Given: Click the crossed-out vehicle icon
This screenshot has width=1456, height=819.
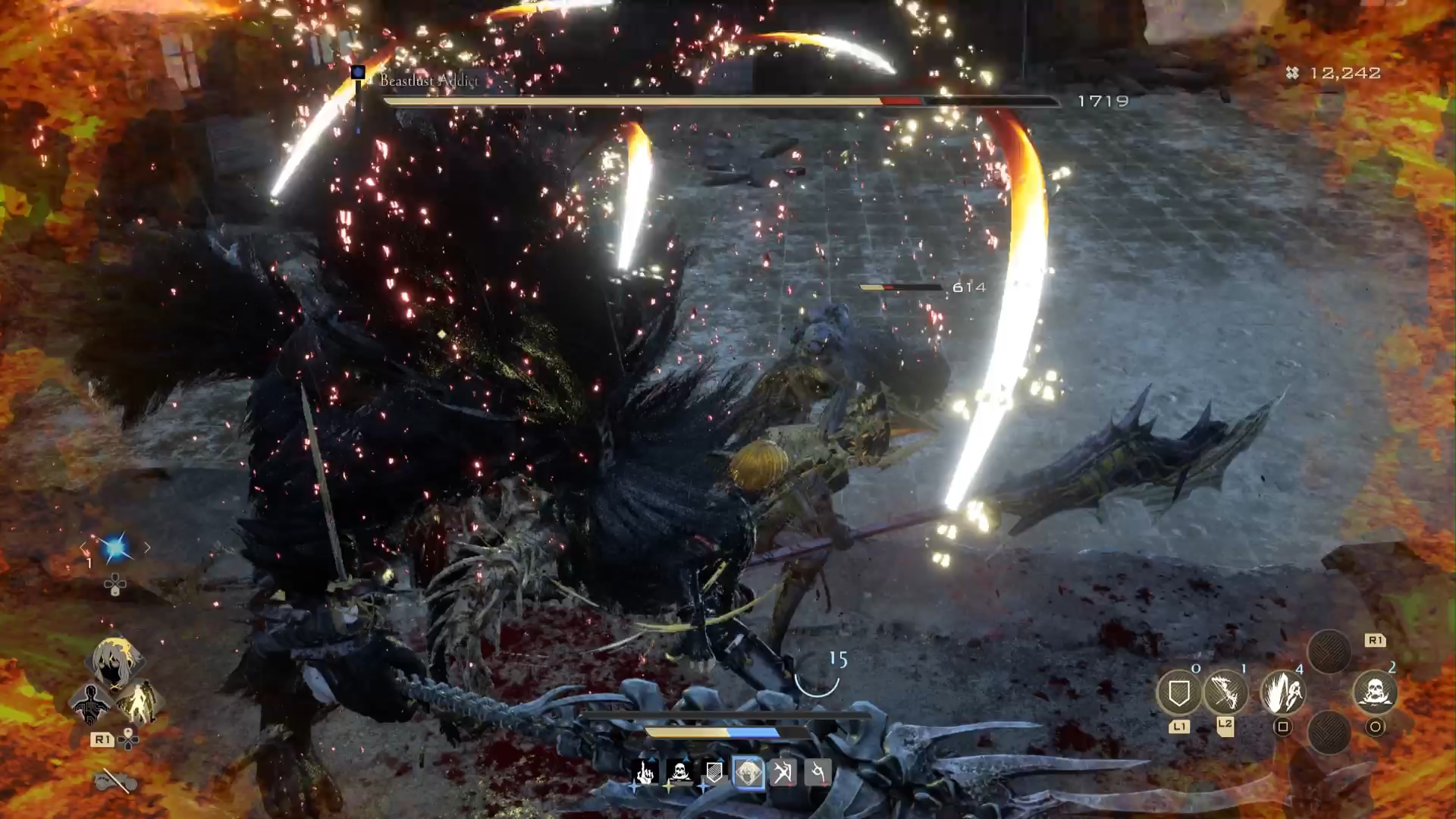Looking at the screenshot, I should pos(116,780).
